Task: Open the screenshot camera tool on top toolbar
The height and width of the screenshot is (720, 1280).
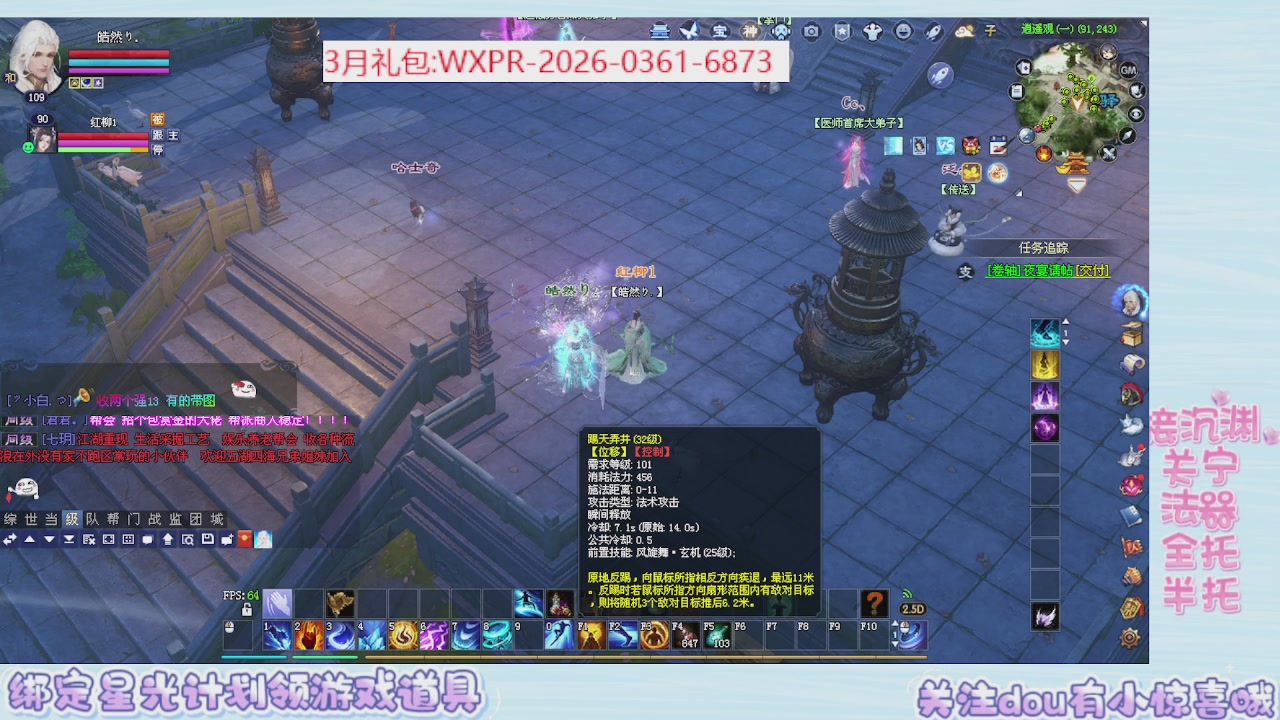Action: (x=811, y=31)
